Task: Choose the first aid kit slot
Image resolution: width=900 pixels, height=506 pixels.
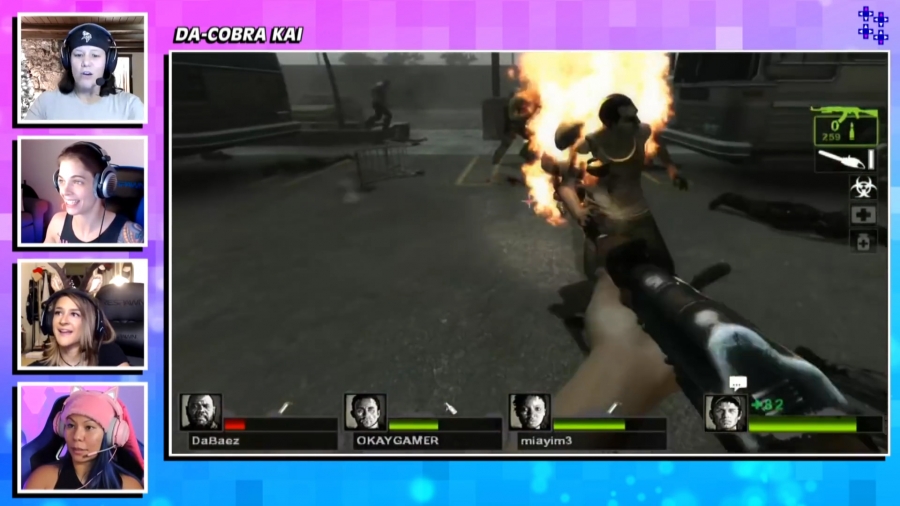Action: [862, 214]
